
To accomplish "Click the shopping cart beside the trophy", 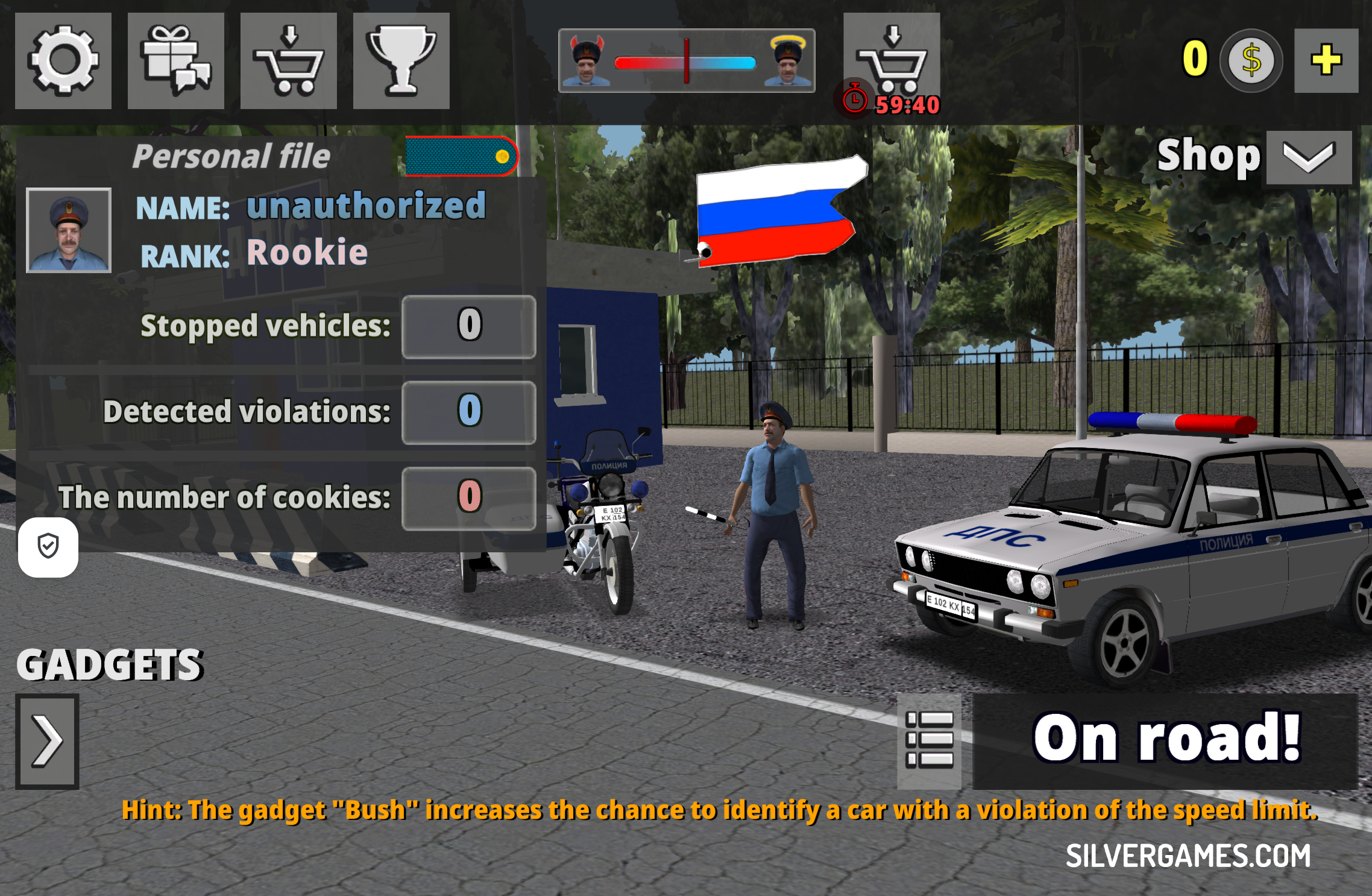I will [288, 61].
